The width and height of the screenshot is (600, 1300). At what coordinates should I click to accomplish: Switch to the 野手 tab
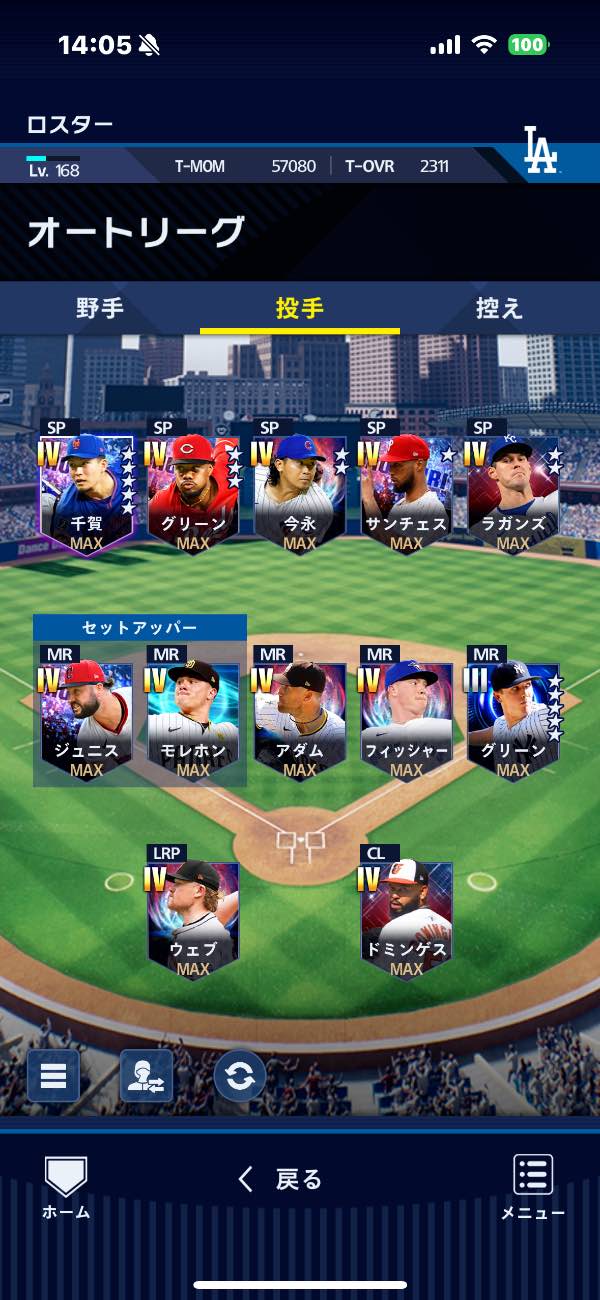pos(100,308)
